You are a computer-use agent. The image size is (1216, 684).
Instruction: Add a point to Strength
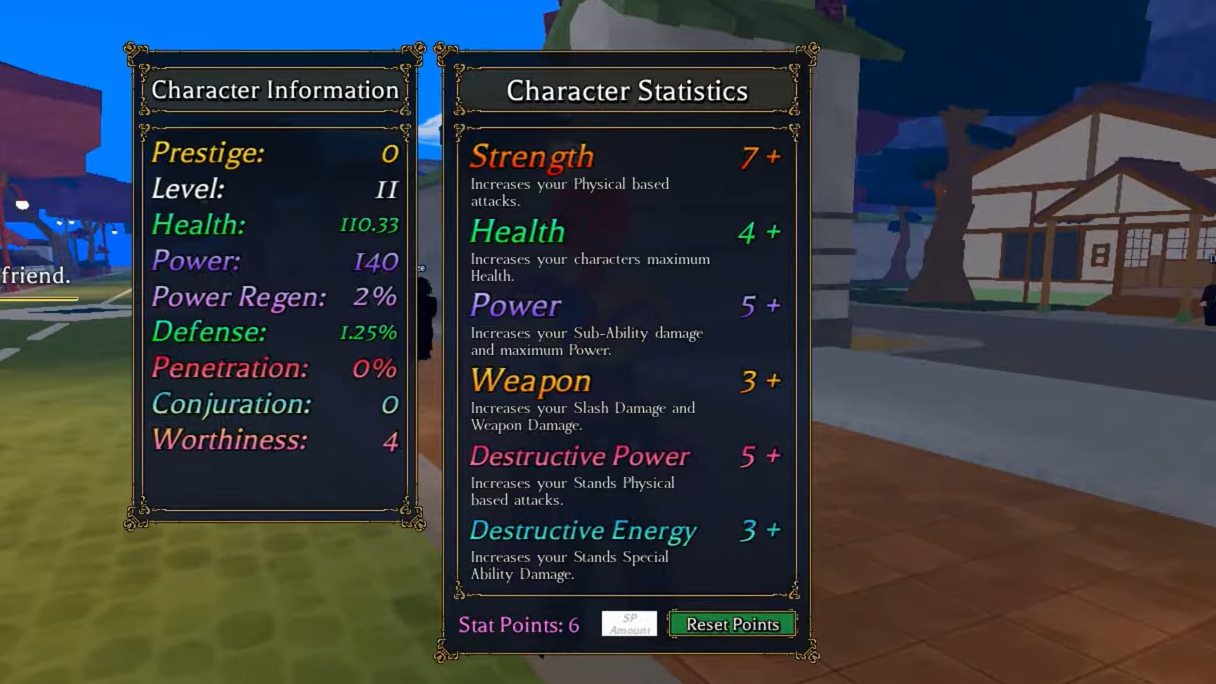pos(773,157)
